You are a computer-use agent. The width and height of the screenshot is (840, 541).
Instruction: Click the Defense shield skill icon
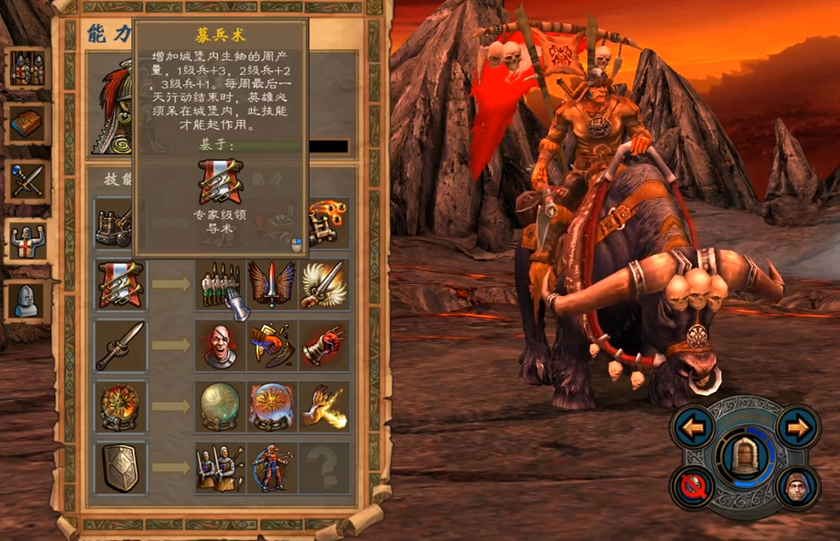[x=120, y=467]
